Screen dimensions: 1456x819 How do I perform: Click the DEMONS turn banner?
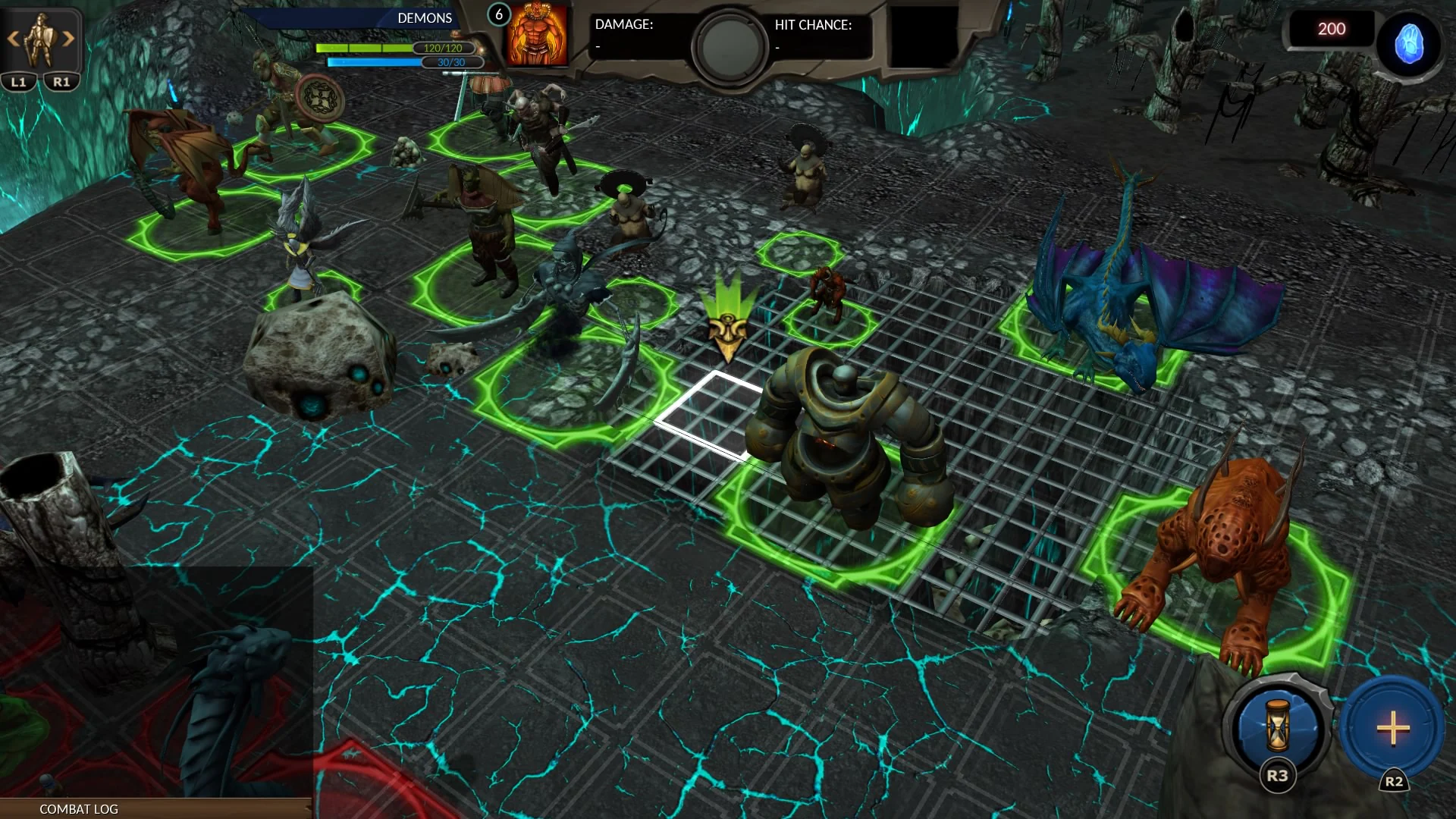coord(423,17)
